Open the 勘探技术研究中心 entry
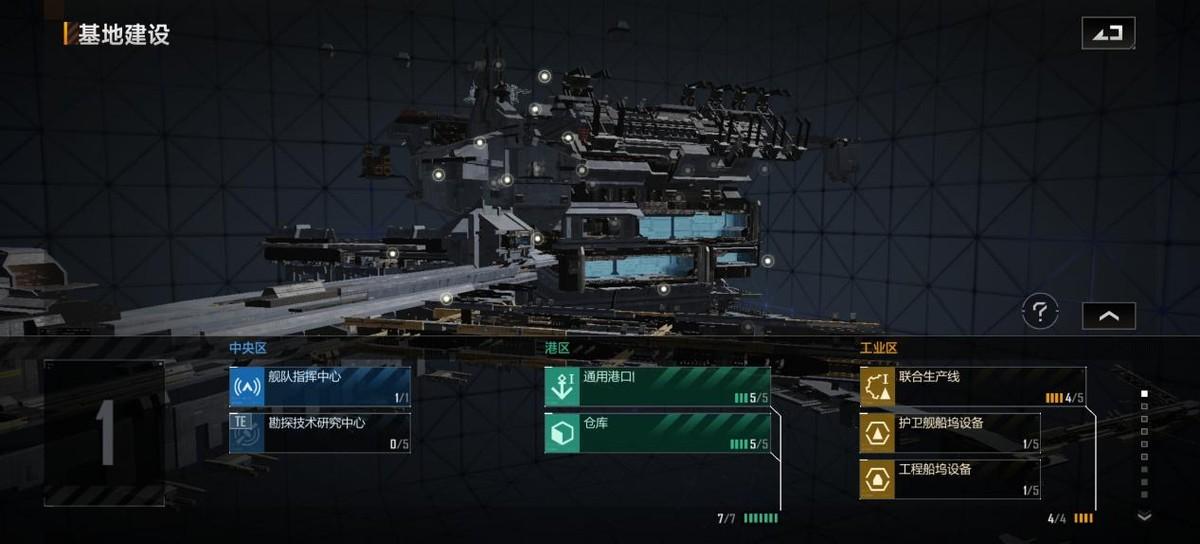Image resolution: width=1200 pixels, height=544 pixels. pos(320,432)
